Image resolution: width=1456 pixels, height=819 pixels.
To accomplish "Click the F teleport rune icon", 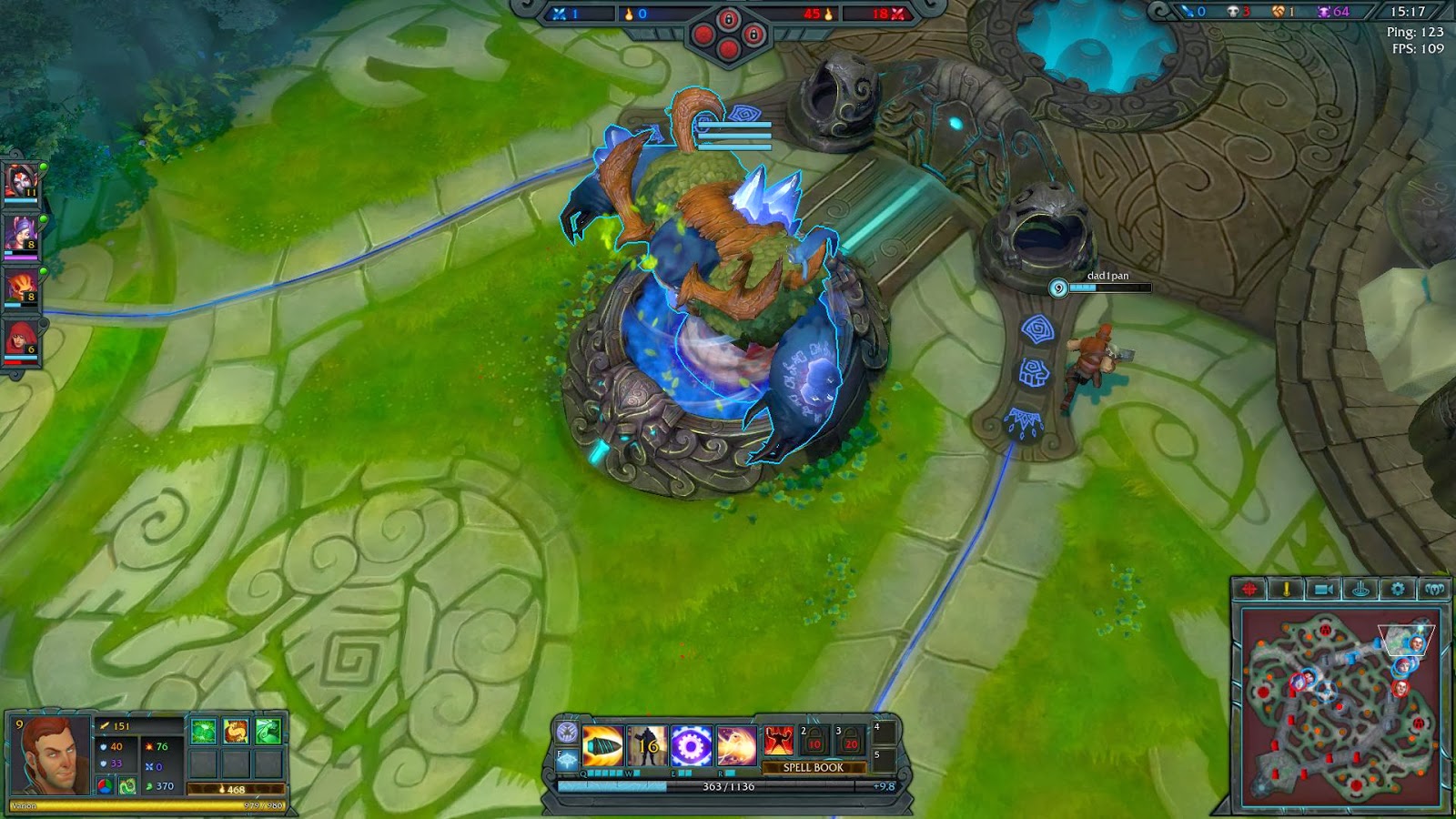I will click(566, 758).
